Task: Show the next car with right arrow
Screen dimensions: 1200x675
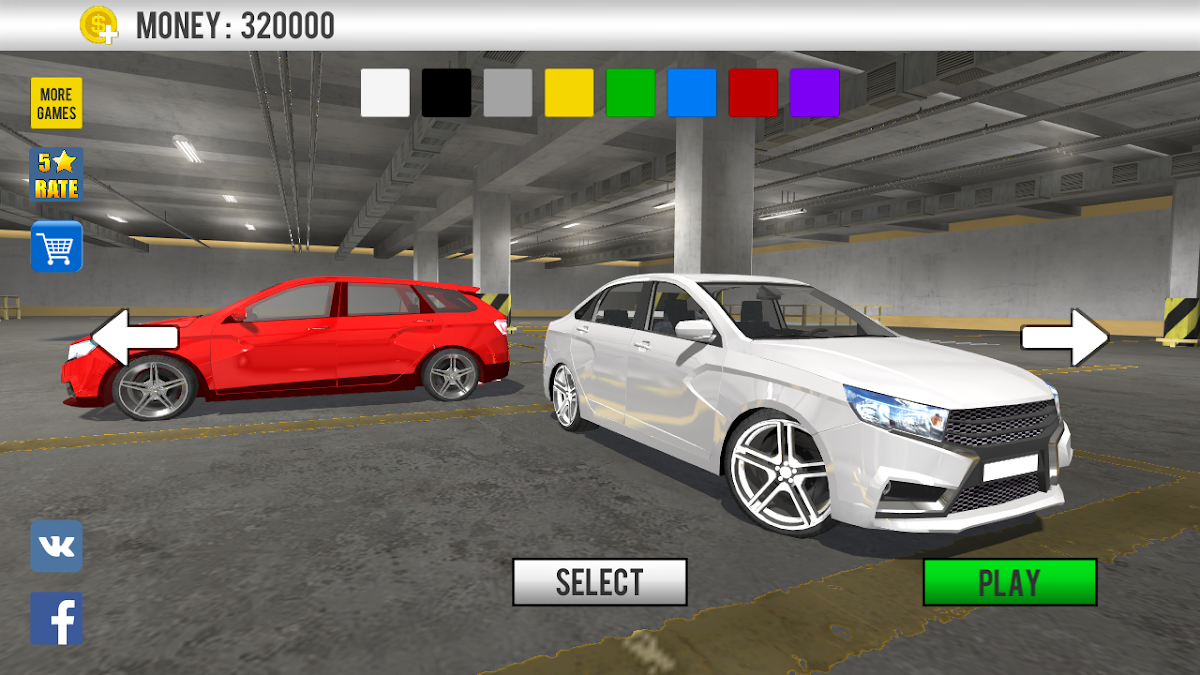Action: (x=1065, y=337)
